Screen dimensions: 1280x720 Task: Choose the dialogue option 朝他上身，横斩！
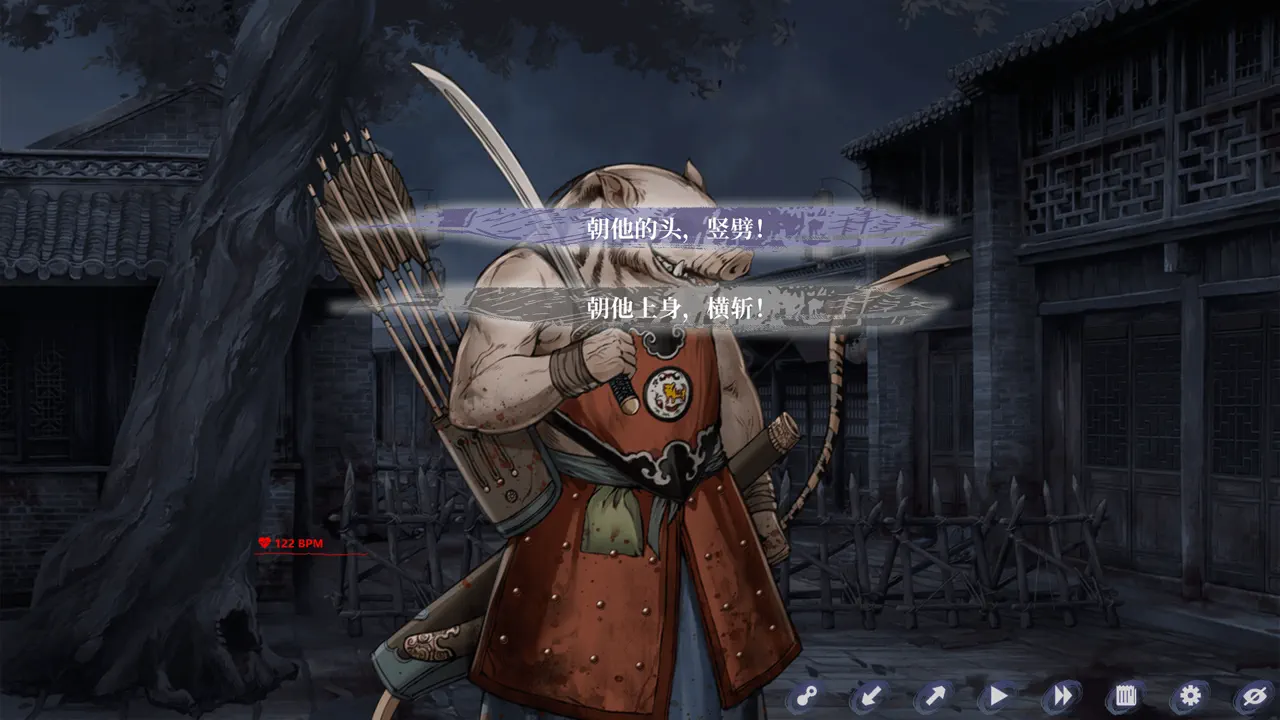[x=676, y=309]
